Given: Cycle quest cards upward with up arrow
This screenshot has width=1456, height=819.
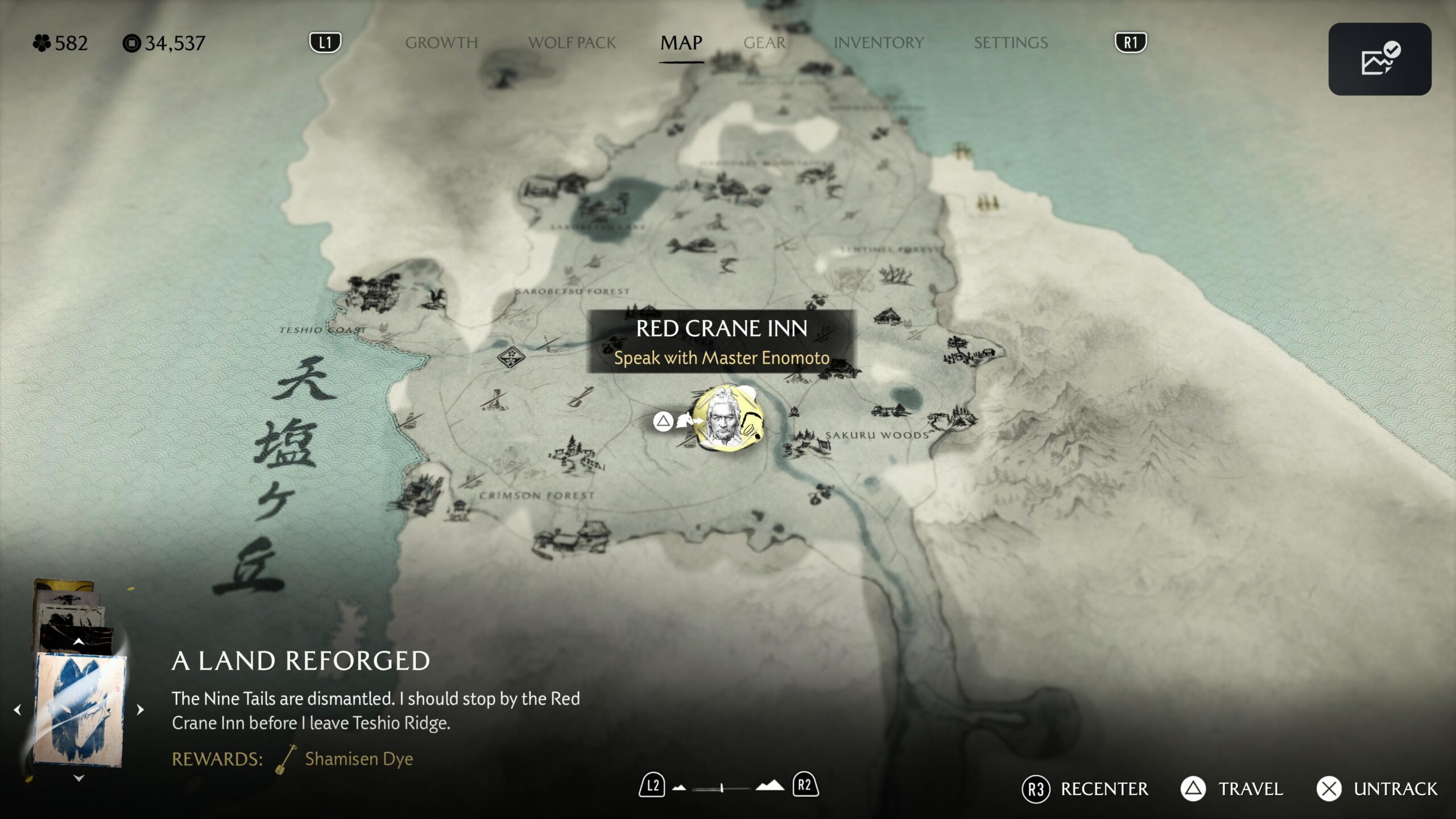Looking at the screenshot, I should coord(78,642).
